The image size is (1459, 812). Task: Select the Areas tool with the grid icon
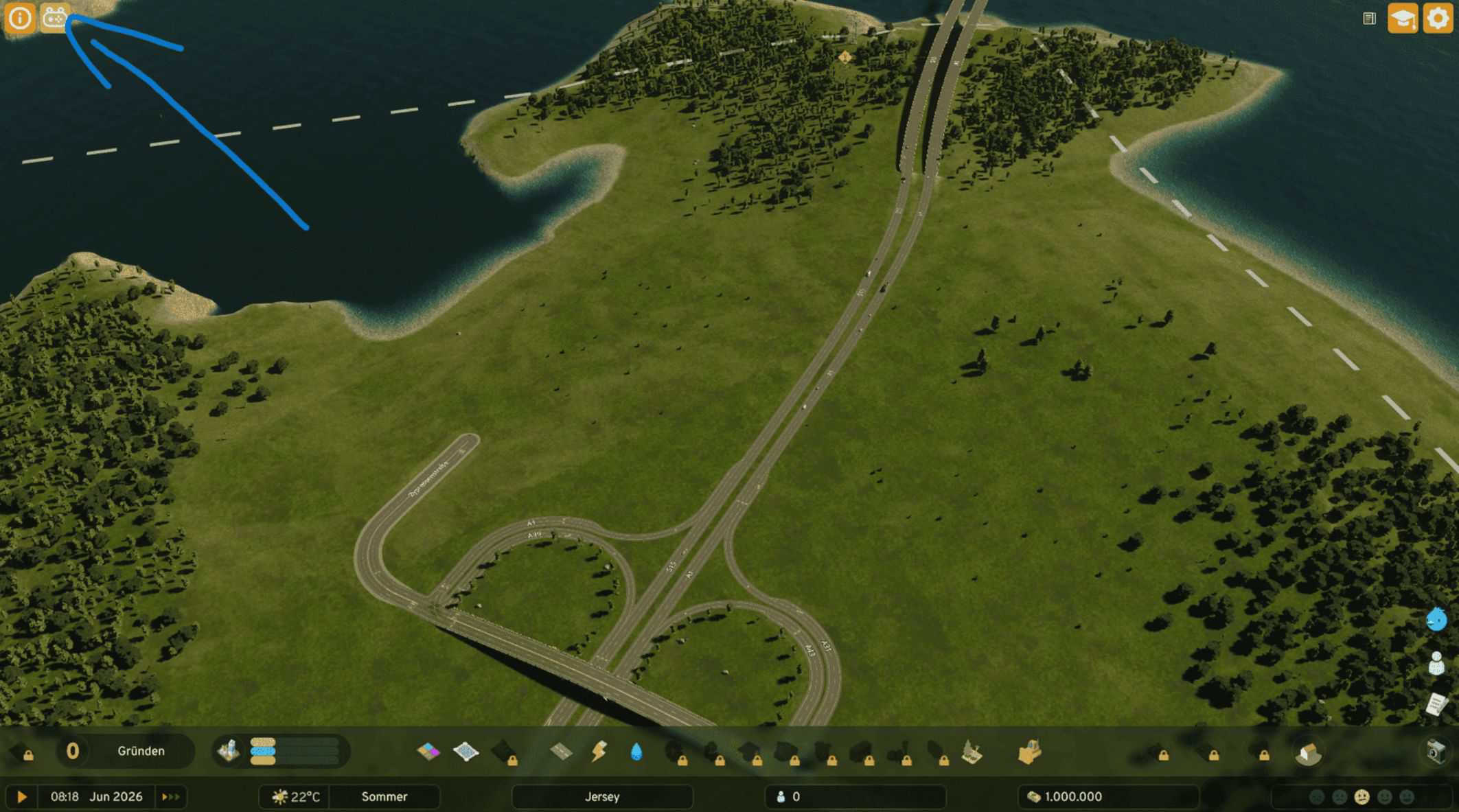point(466,752)
